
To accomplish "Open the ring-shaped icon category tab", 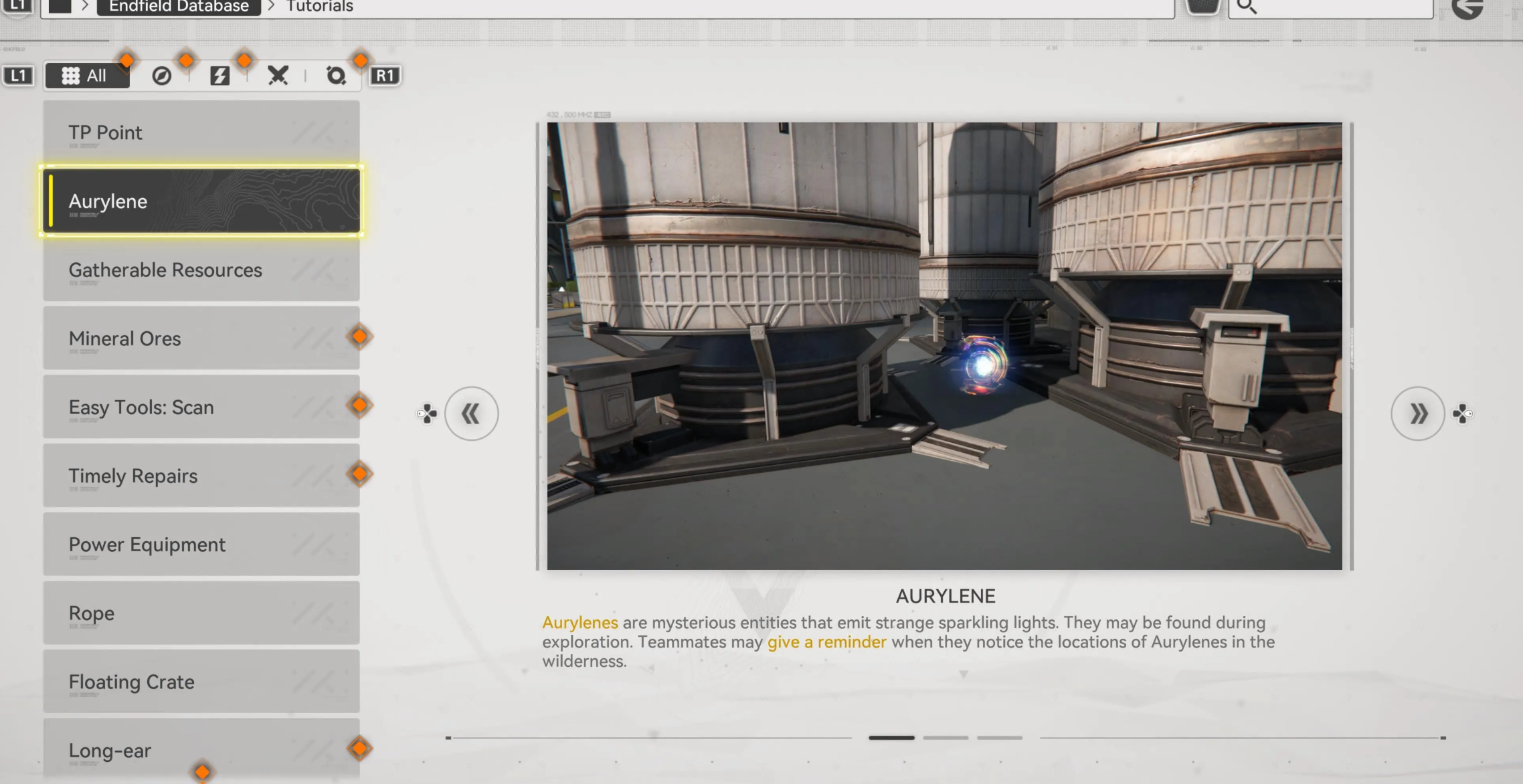I will point(336,76).
